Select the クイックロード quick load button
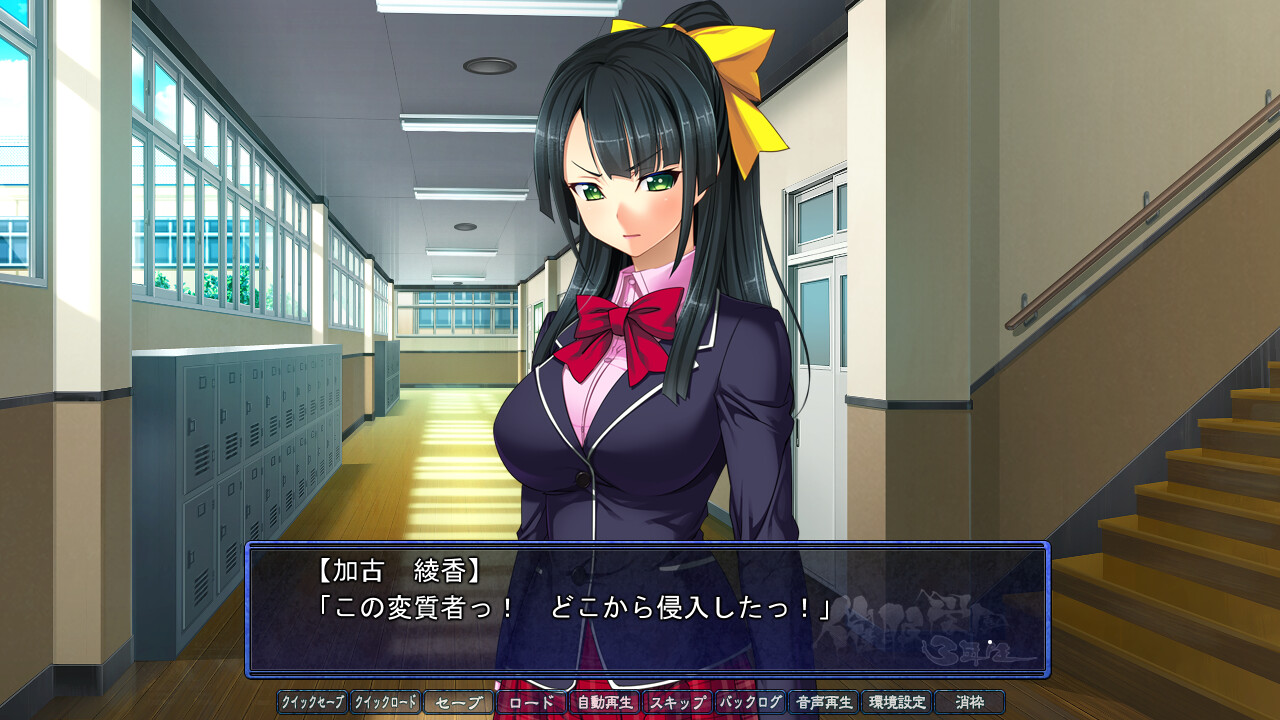 386,702
